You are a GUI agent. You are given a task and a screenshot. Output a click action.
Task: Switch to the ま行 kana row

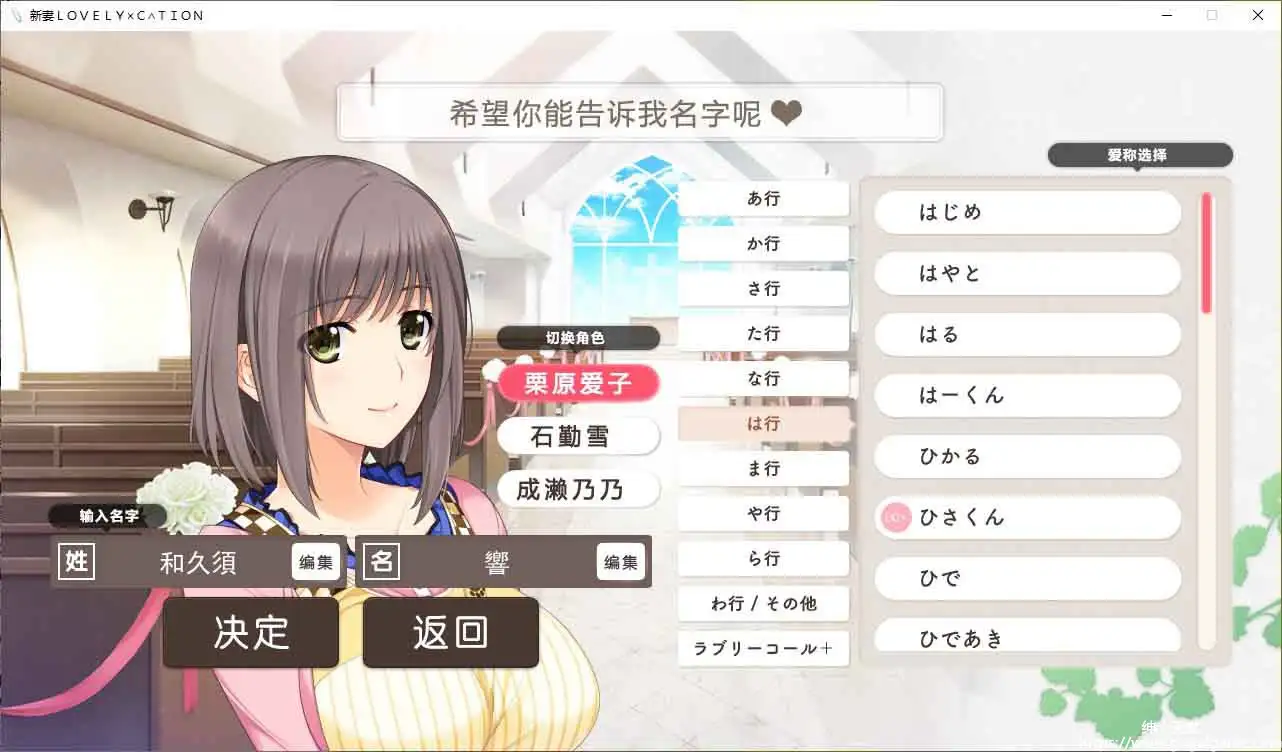click(x=763, y=468)
